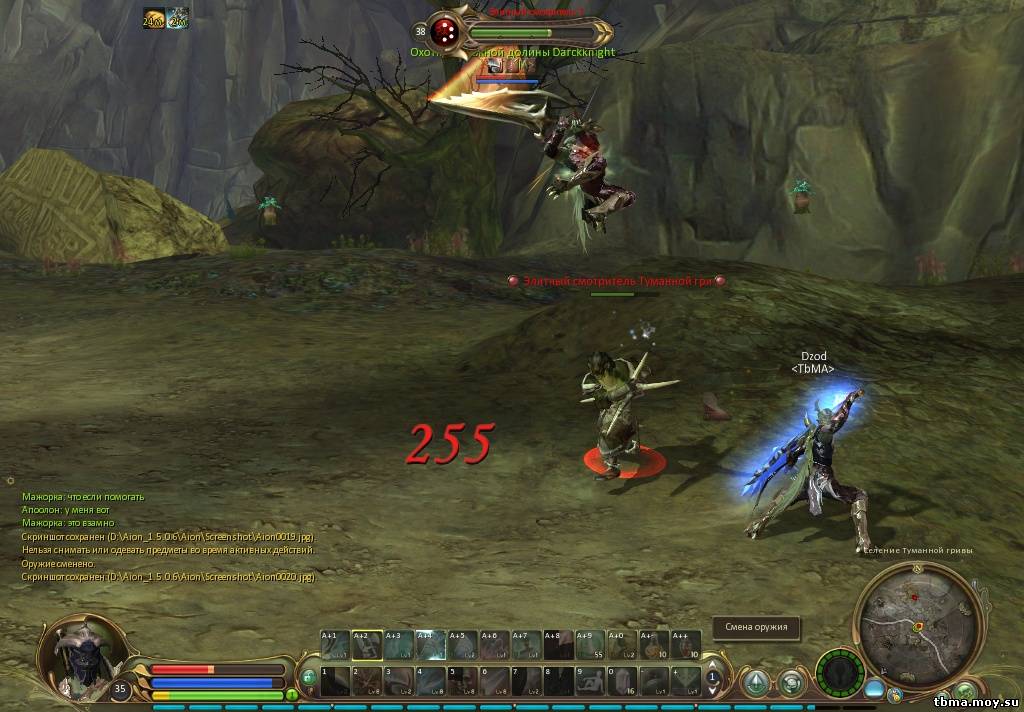Click the Смена оружия weapon swap button
This screenshot has height=712, width=1024.
point(756,628)
